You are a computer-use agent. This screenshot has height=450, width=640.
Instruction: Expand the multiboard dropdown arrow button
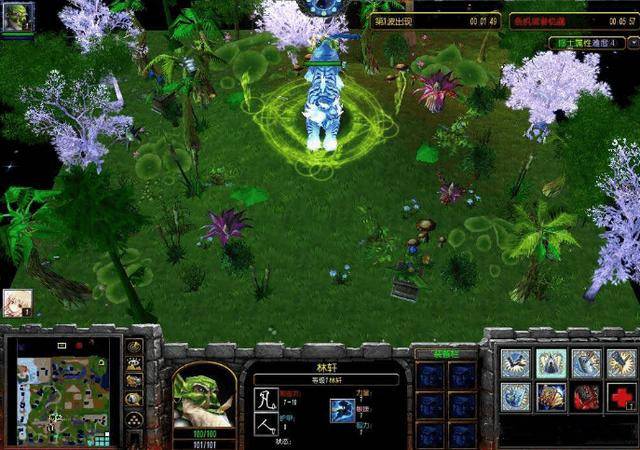tap(631, 43)
